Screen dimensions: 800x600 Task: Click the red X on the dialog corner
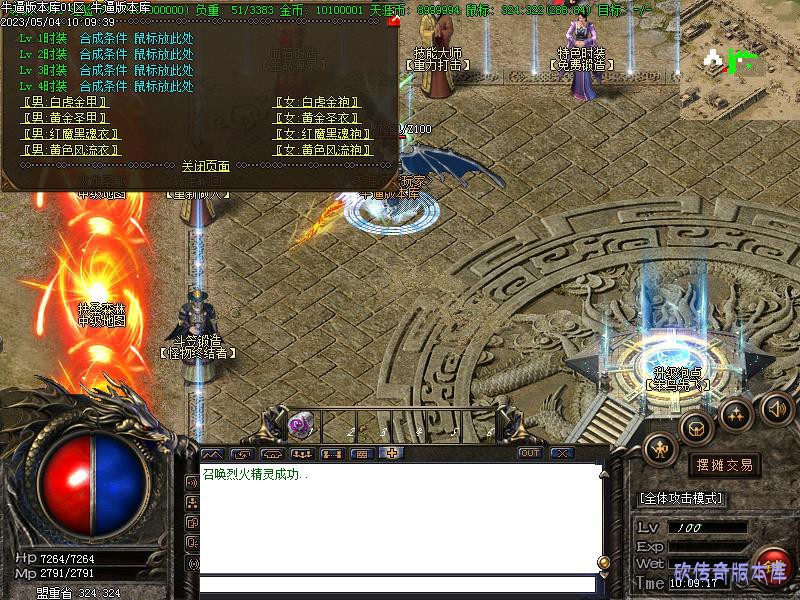pyautogui.click(x=393, y=20)
